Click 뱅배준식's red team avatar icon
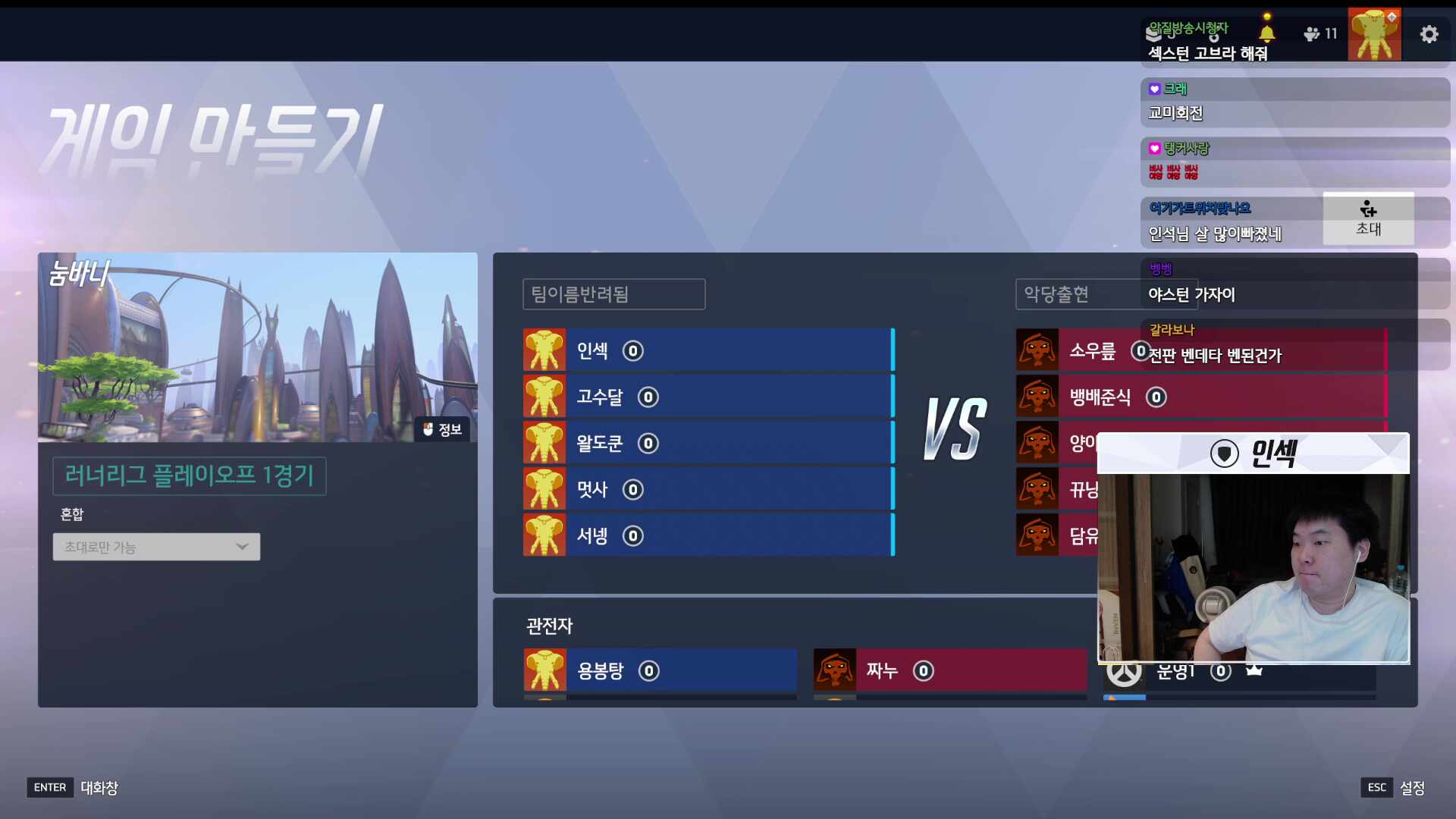The width and height of the screenshot is (1456, 819). pos(1037,397)
